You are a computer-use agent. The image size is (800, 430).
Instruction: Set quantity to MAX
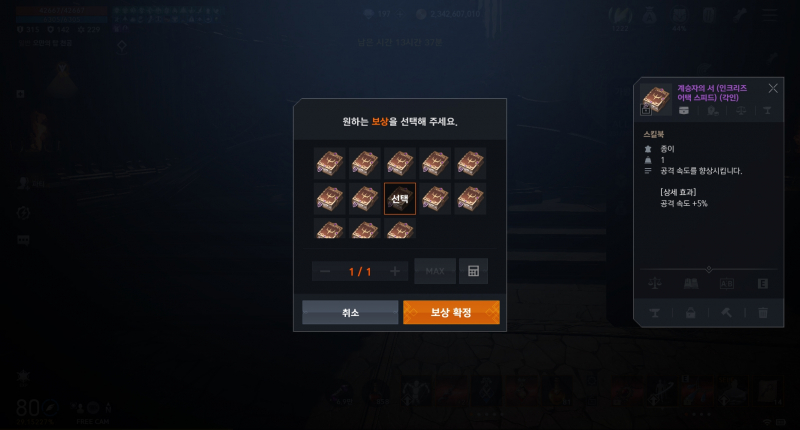point(435,271)
